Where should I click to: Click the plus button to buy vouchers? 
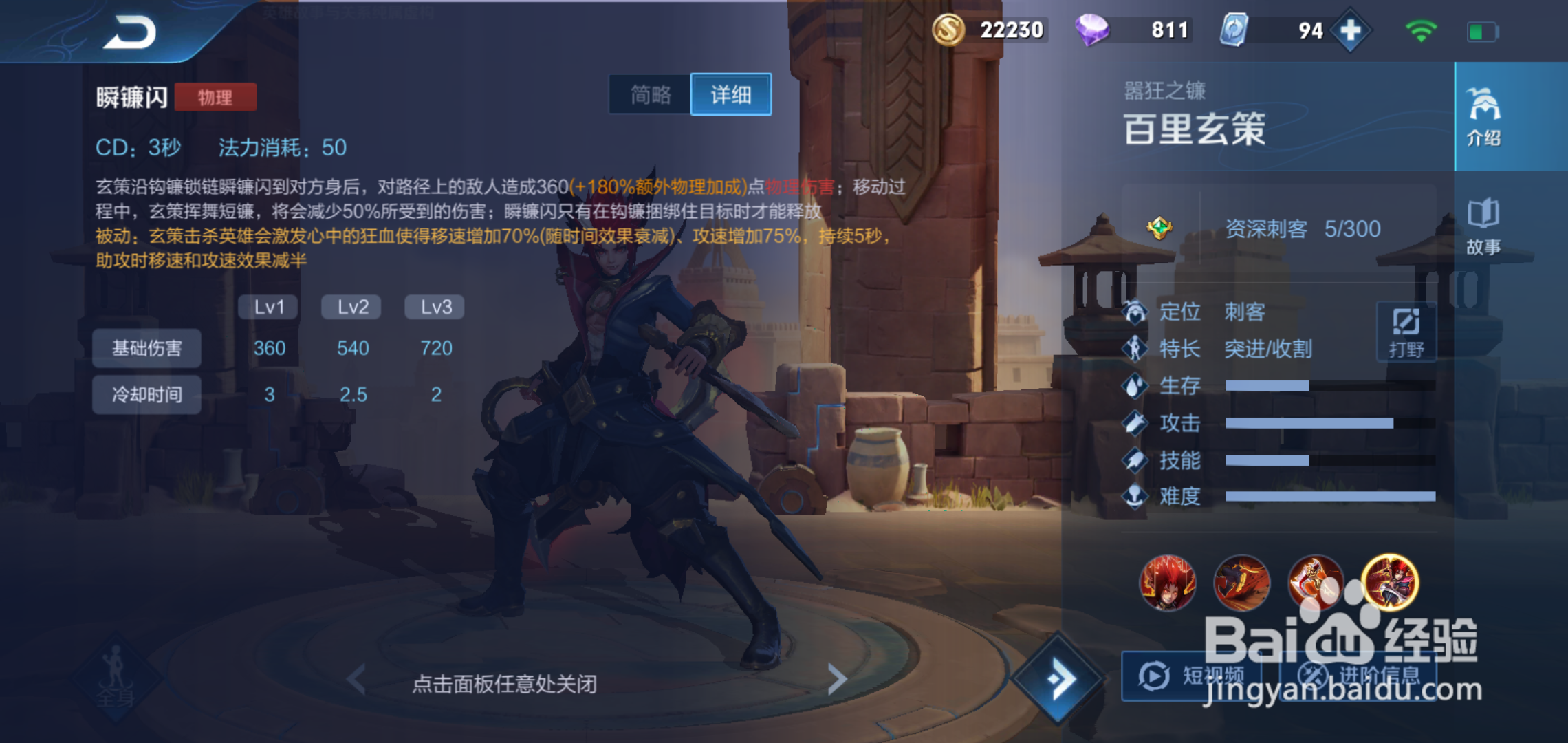[x=1349, y=30]
